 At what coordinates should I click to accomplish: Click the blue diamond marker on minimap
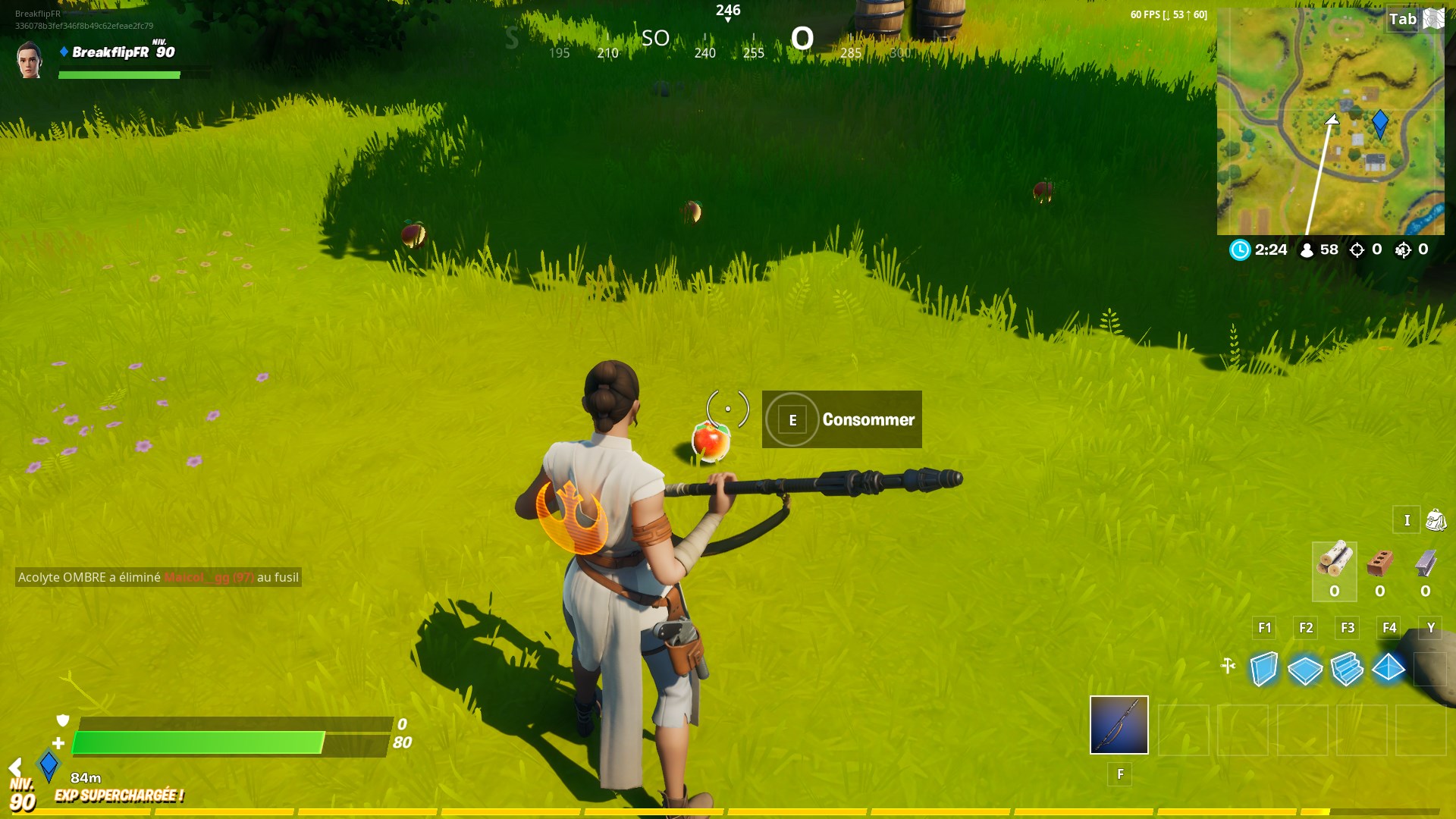coord(1380,122)
